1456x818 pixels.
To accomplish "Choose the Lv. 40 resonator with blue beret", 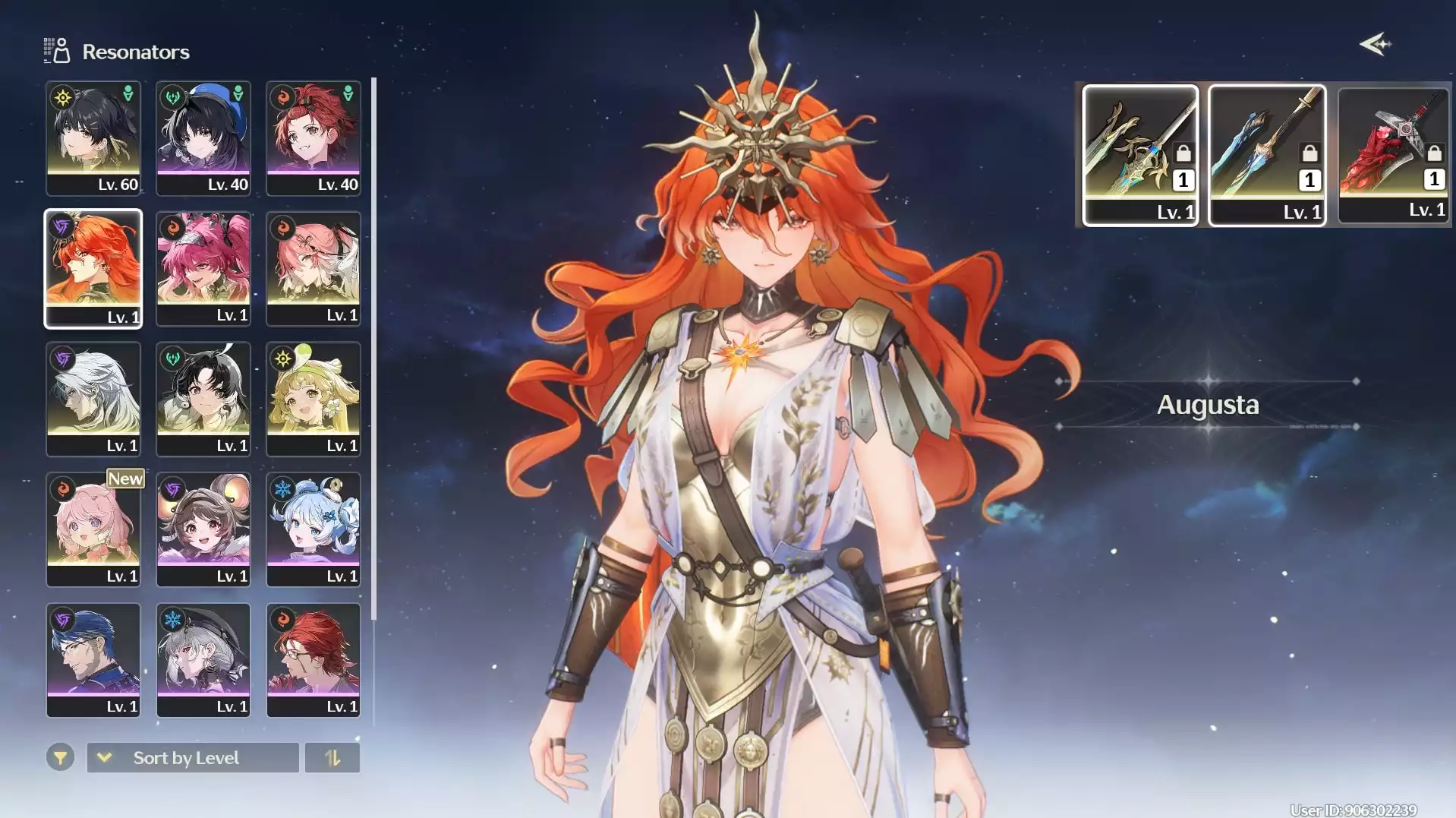I will click(x=203, y=138).
